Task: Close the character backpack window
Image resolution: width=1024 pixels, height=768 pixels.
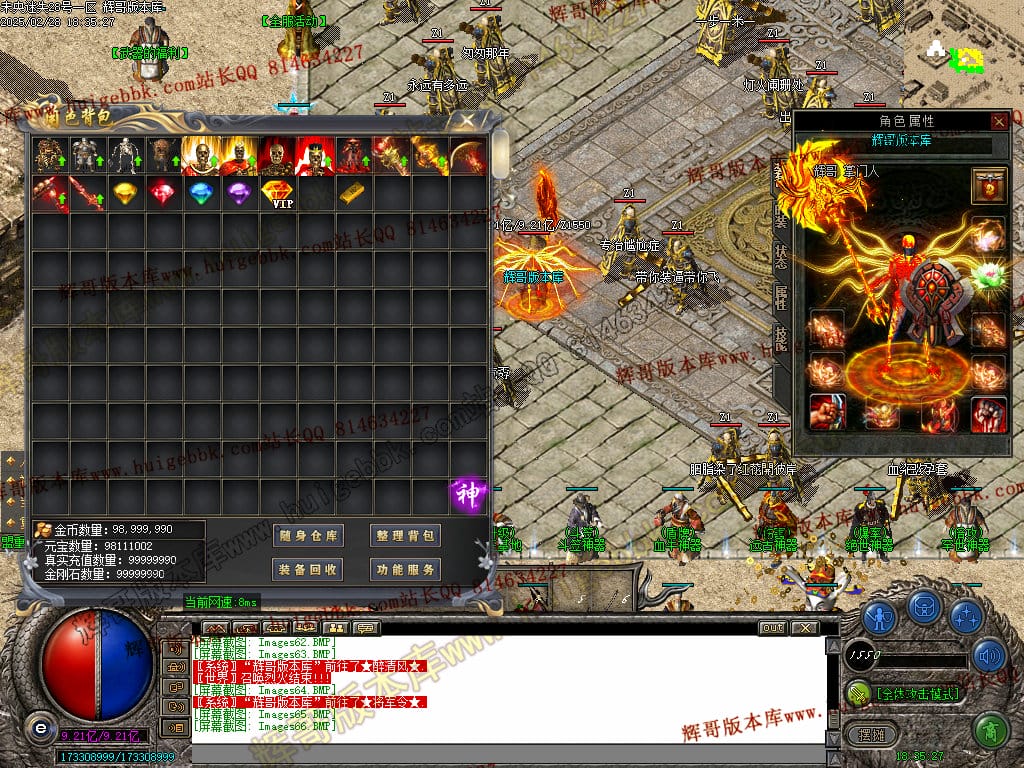Action: (x=466, y=120)
